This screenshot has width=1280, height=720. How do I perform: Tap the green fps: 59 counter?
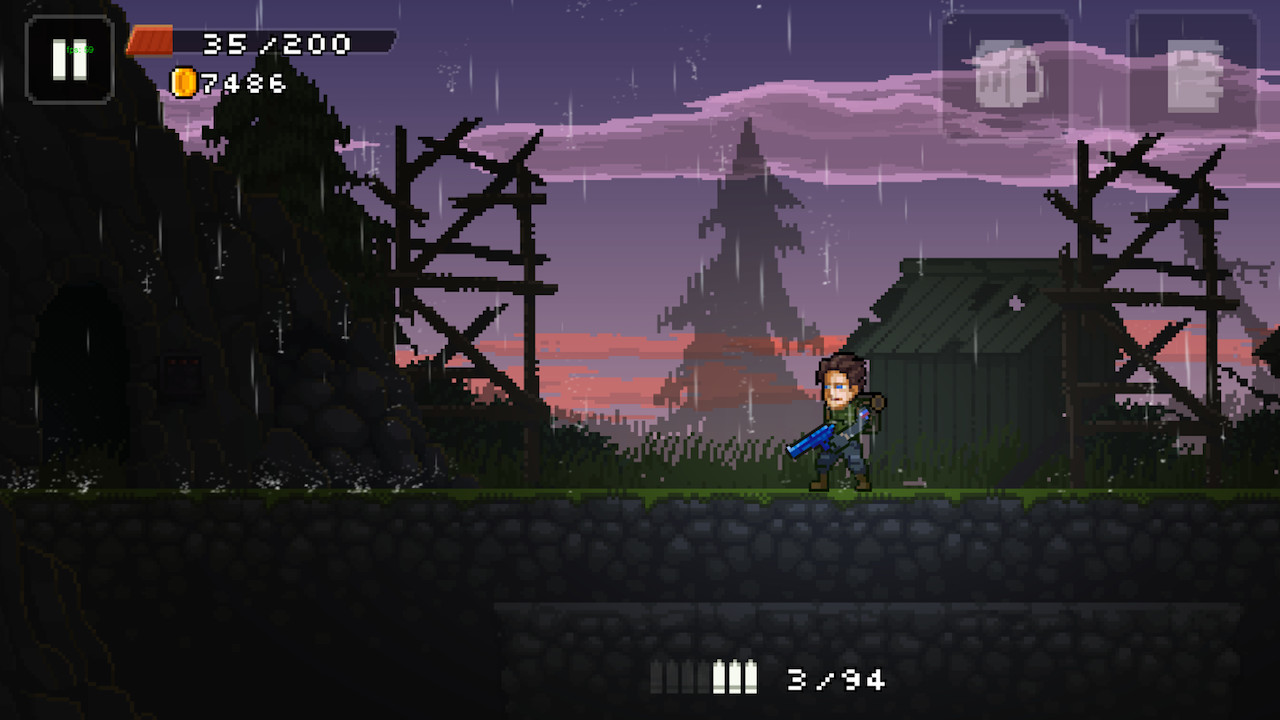[80, 48]
